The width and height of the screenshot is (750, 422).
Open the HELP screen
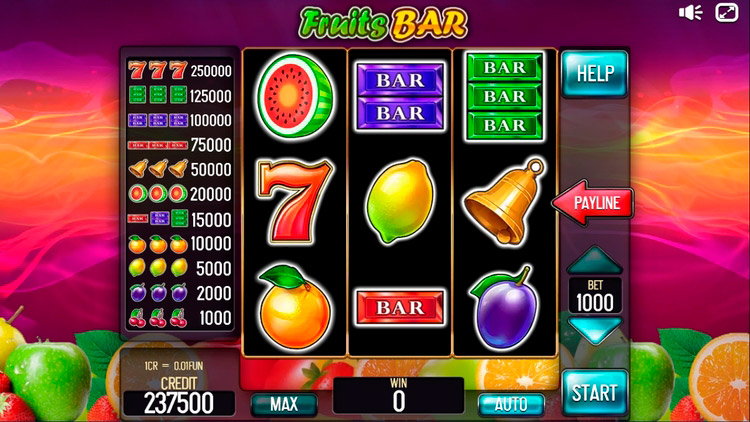pos(594,73)
